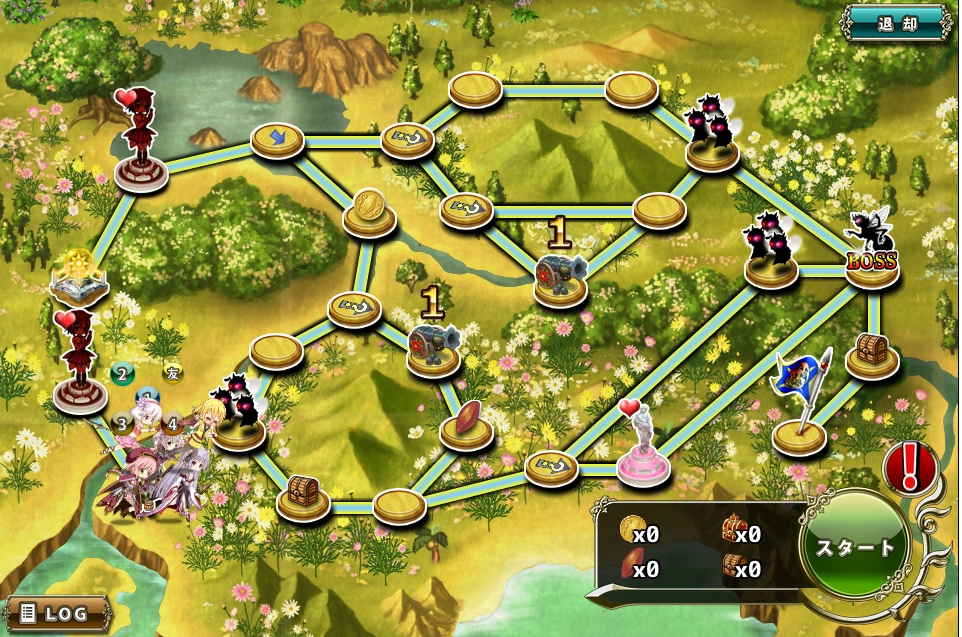Click the 退却 retreat button
The width and height of the screenshot is (962, 637).
(x=896, y=22)
